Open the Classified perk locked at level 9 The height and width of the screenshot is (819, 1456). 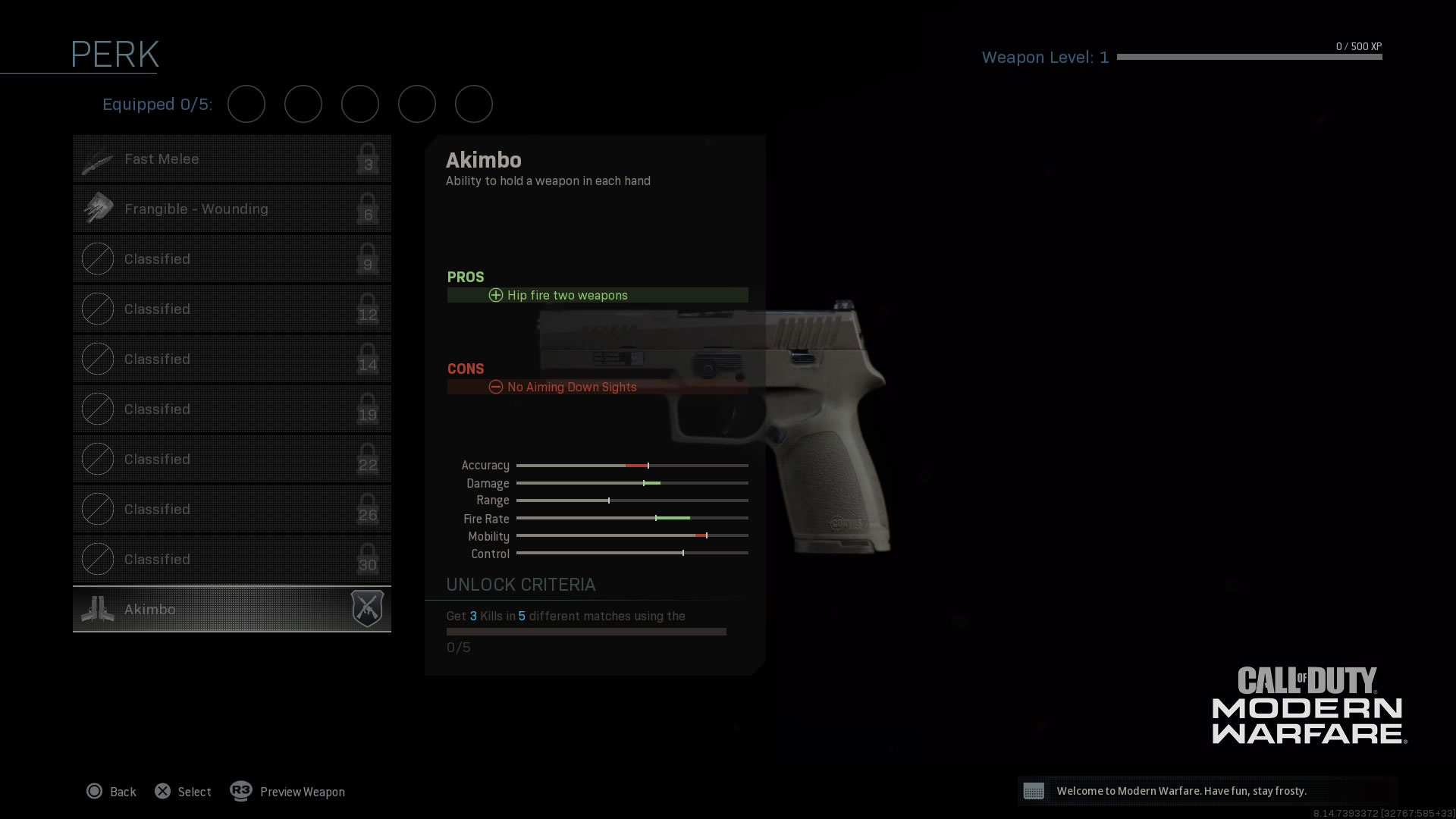pyautogui.click(x=231, y=259)
